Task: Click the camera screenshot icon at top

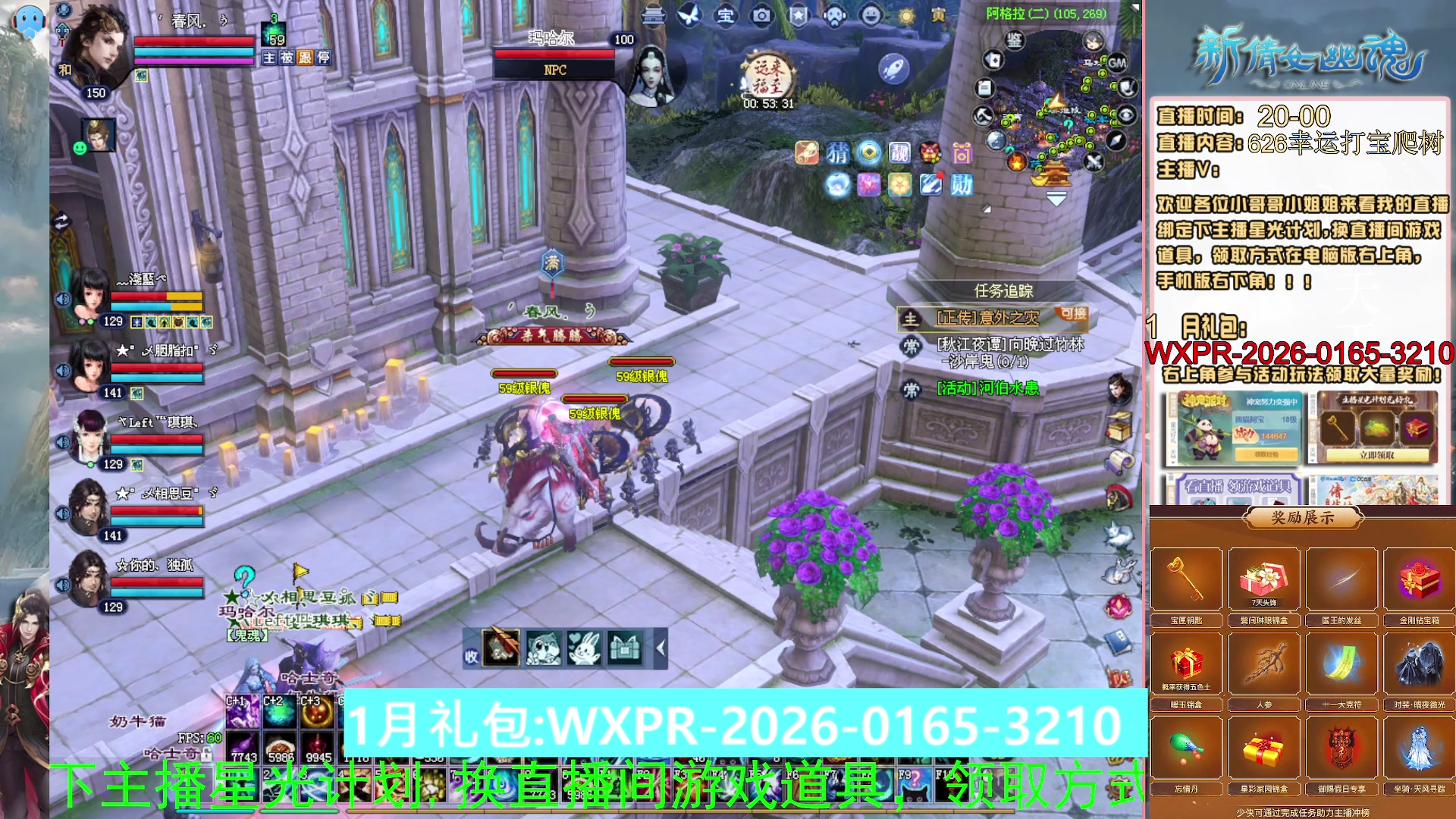Action: (x=761, y=17)
